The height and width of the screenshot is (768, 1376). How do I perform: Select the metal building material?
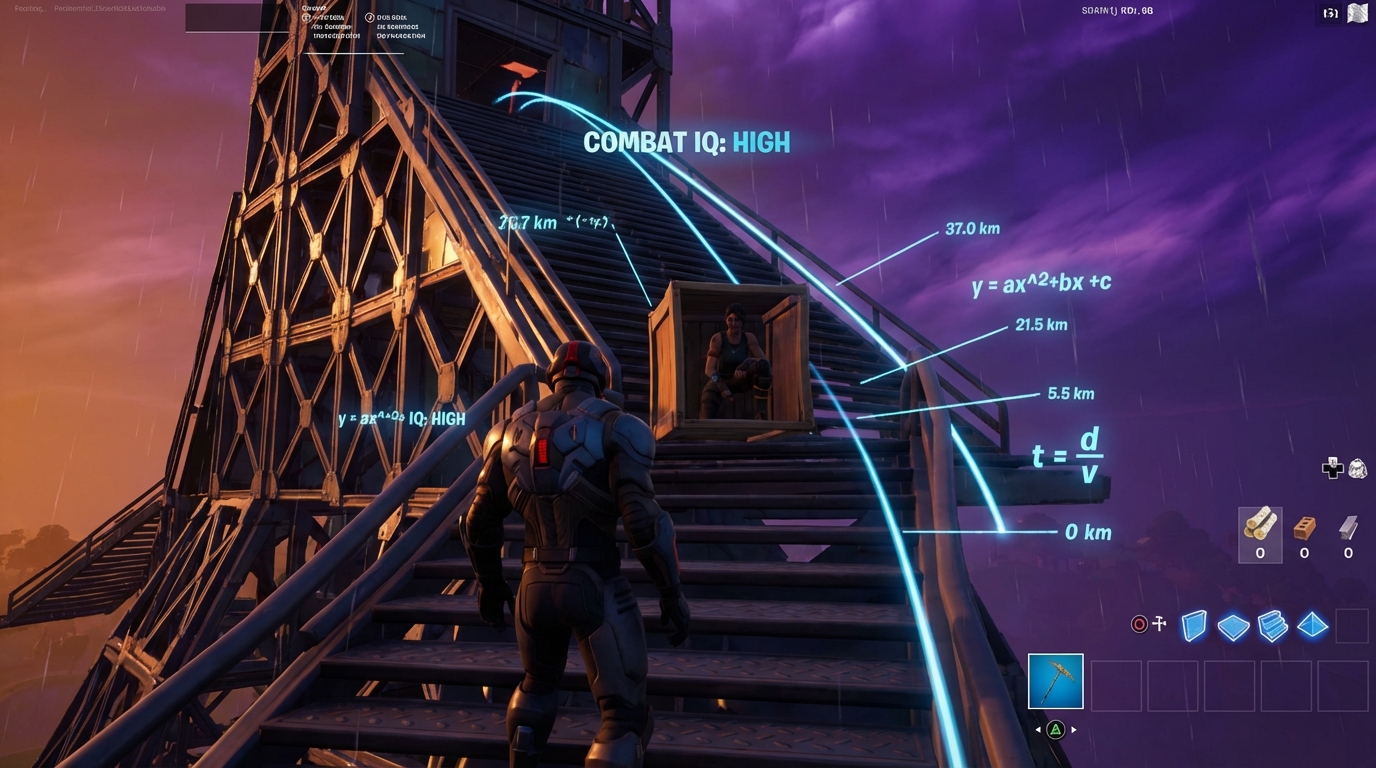[x=1348, y=528]
